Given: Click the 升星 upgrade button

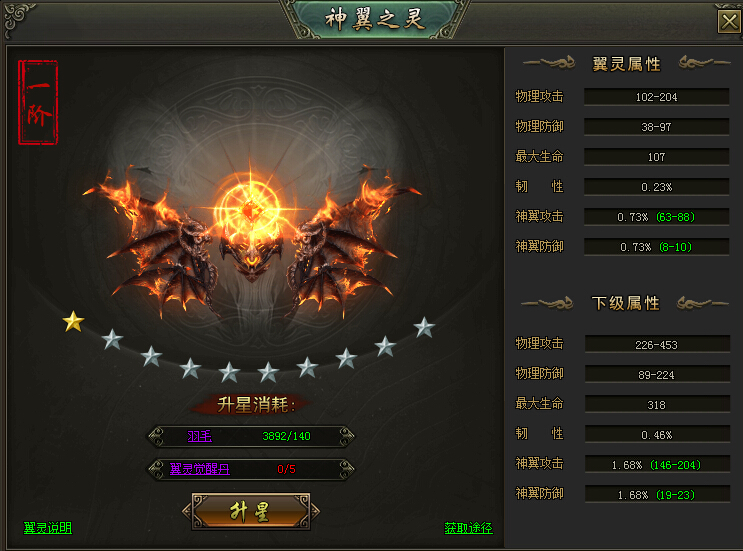Looking at the screenshot, I should (250, 512).
